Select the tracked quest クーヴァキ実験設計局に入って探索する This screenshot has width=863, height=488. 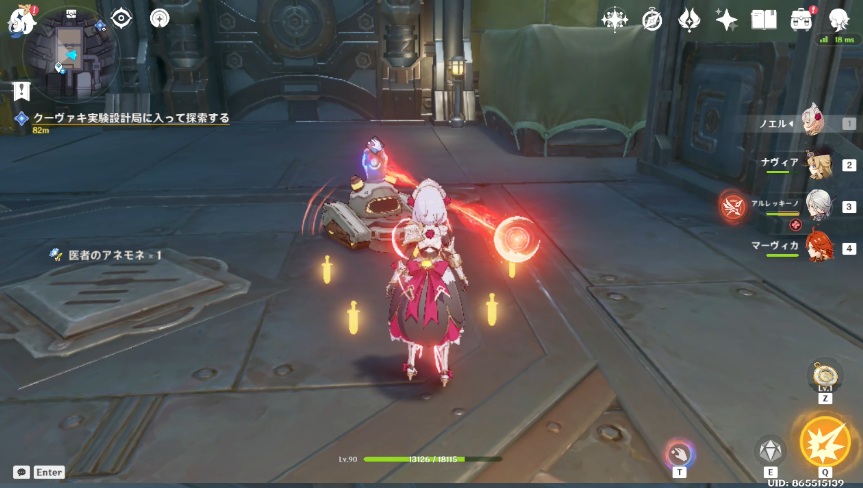(x=130, y=118)
